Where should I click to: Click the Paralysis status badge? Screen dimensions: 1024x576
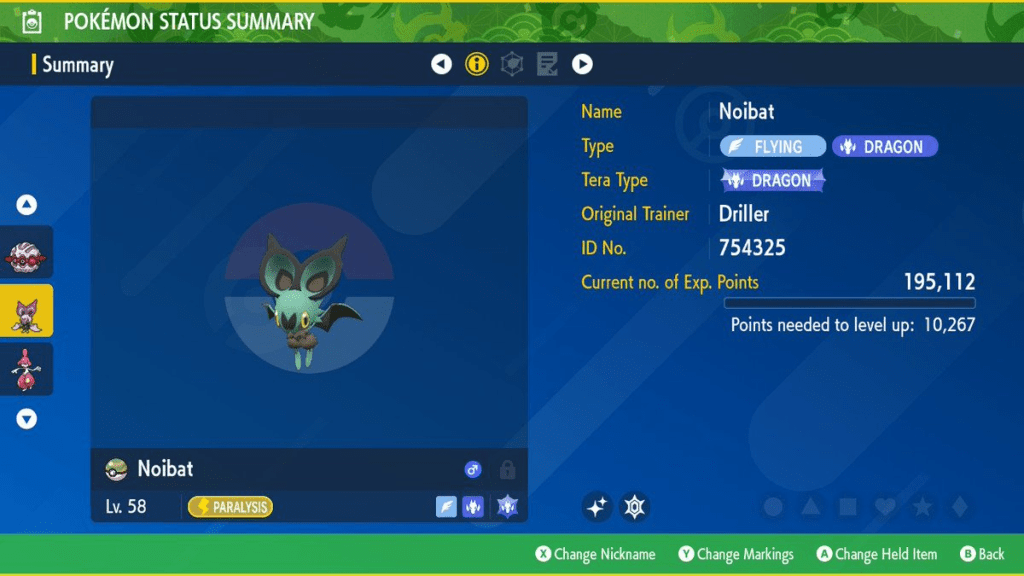click(230, 507)
